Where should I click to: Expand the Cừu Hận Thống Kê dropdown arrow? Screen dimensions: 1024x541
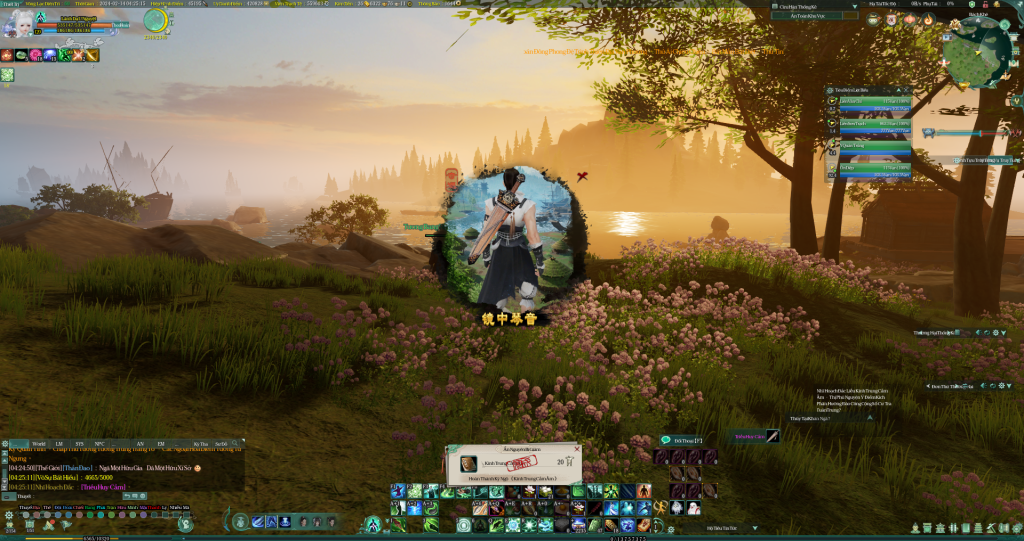852,6
